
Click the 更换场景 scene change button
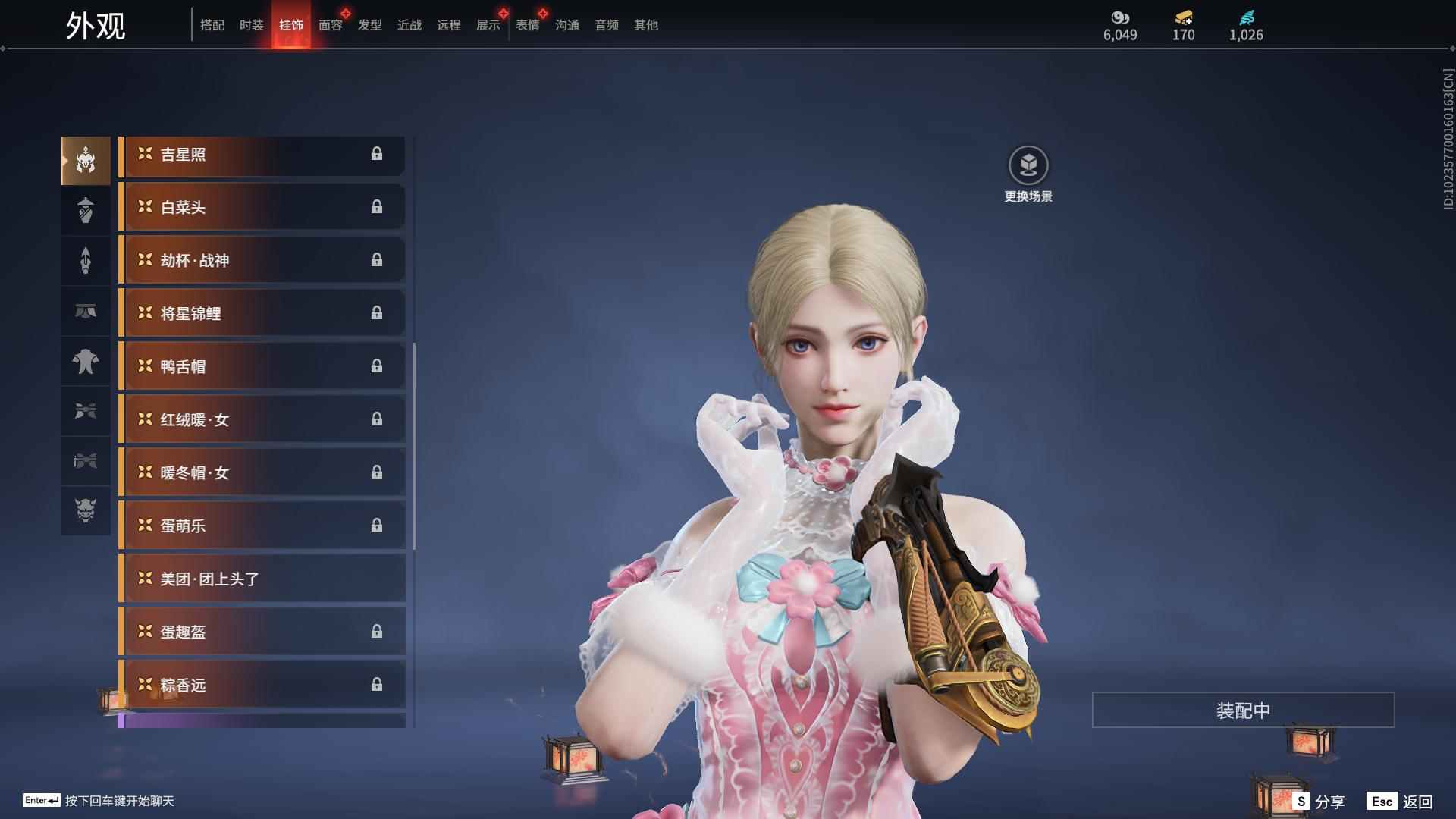tap(1028, 173)
